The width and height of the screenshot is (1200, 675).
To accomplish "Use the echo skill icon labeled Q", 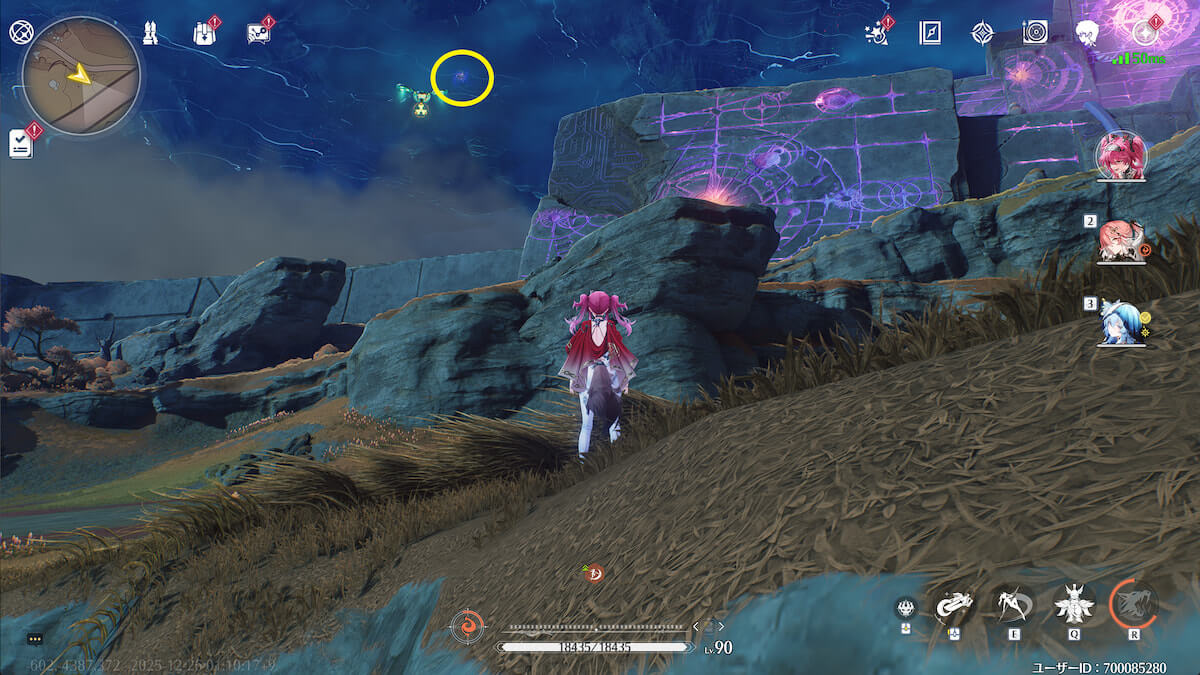I will [x=1073, y=603].
